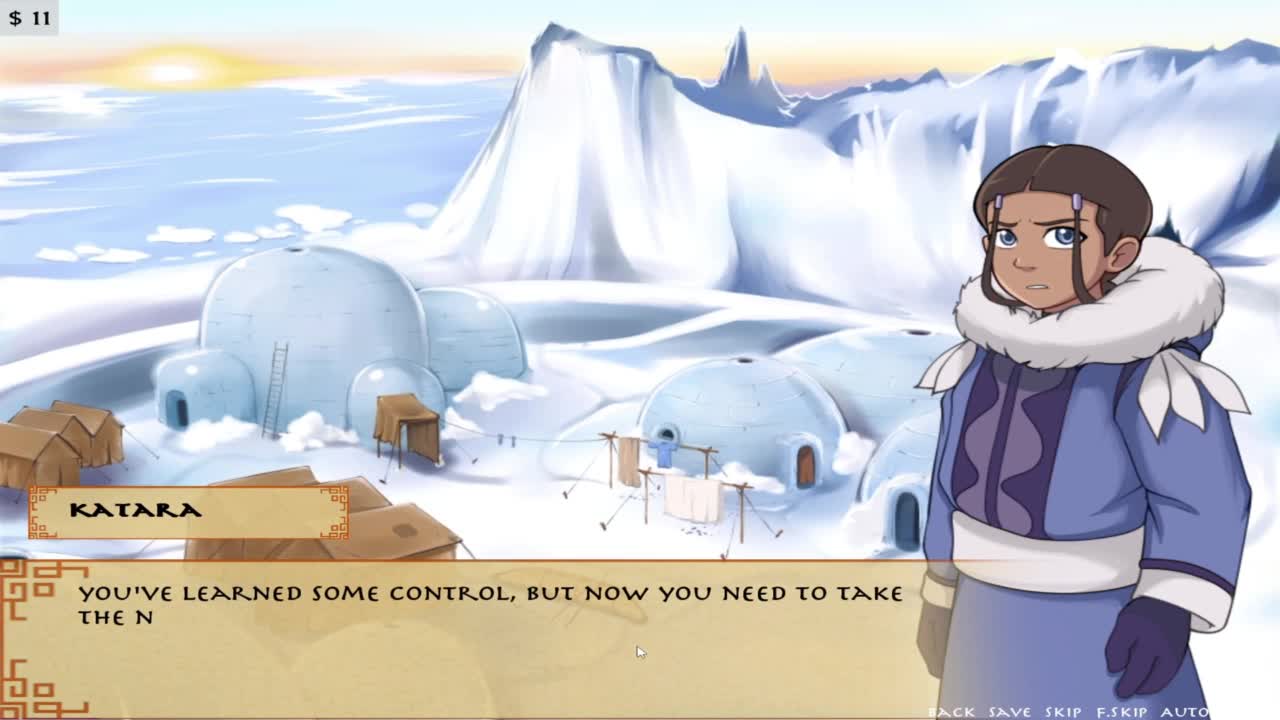The width and height of the screenshot is (1280, 720).
Task: Toggle Auto dialogue advance
Action: (x=1184, y=712)
